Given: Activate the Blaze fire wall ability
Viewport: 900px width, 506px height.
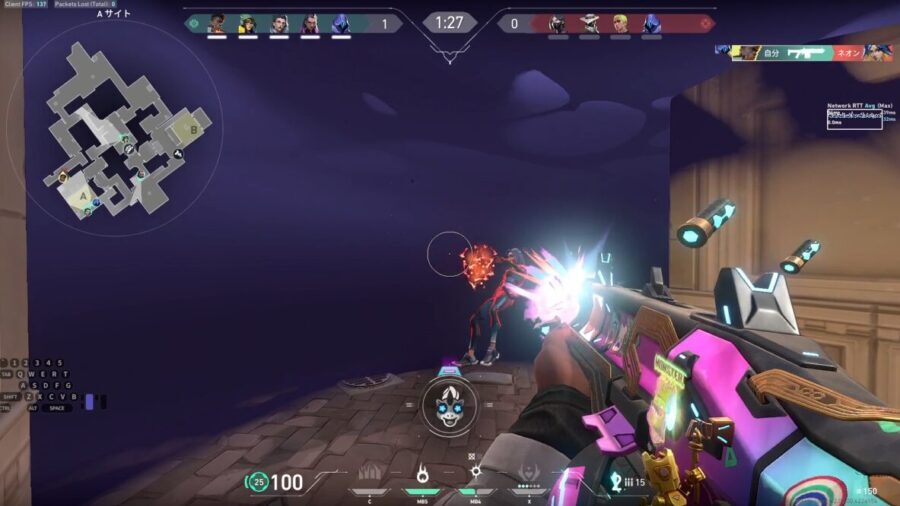Looking at the screenshot, I should pyautogui.click(x=370, y=474).
